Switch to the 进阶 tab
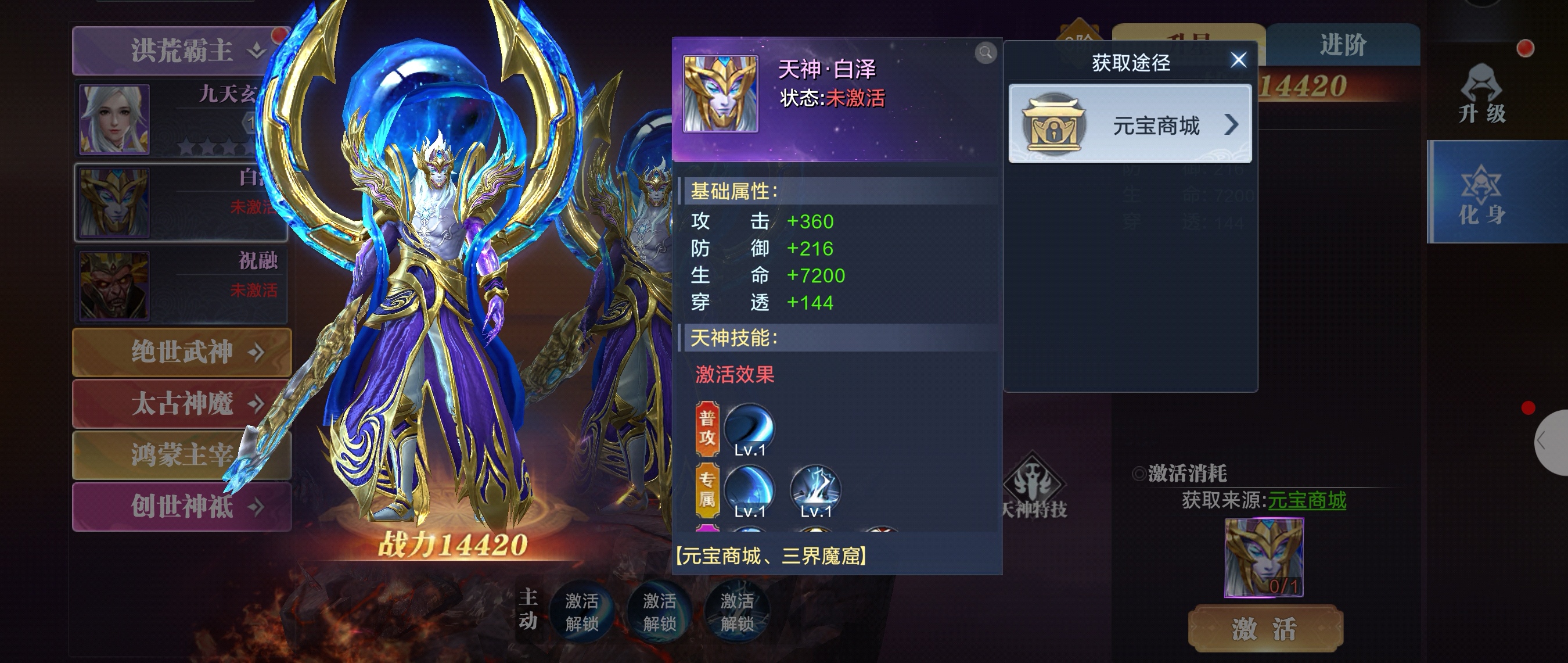 1342,45
